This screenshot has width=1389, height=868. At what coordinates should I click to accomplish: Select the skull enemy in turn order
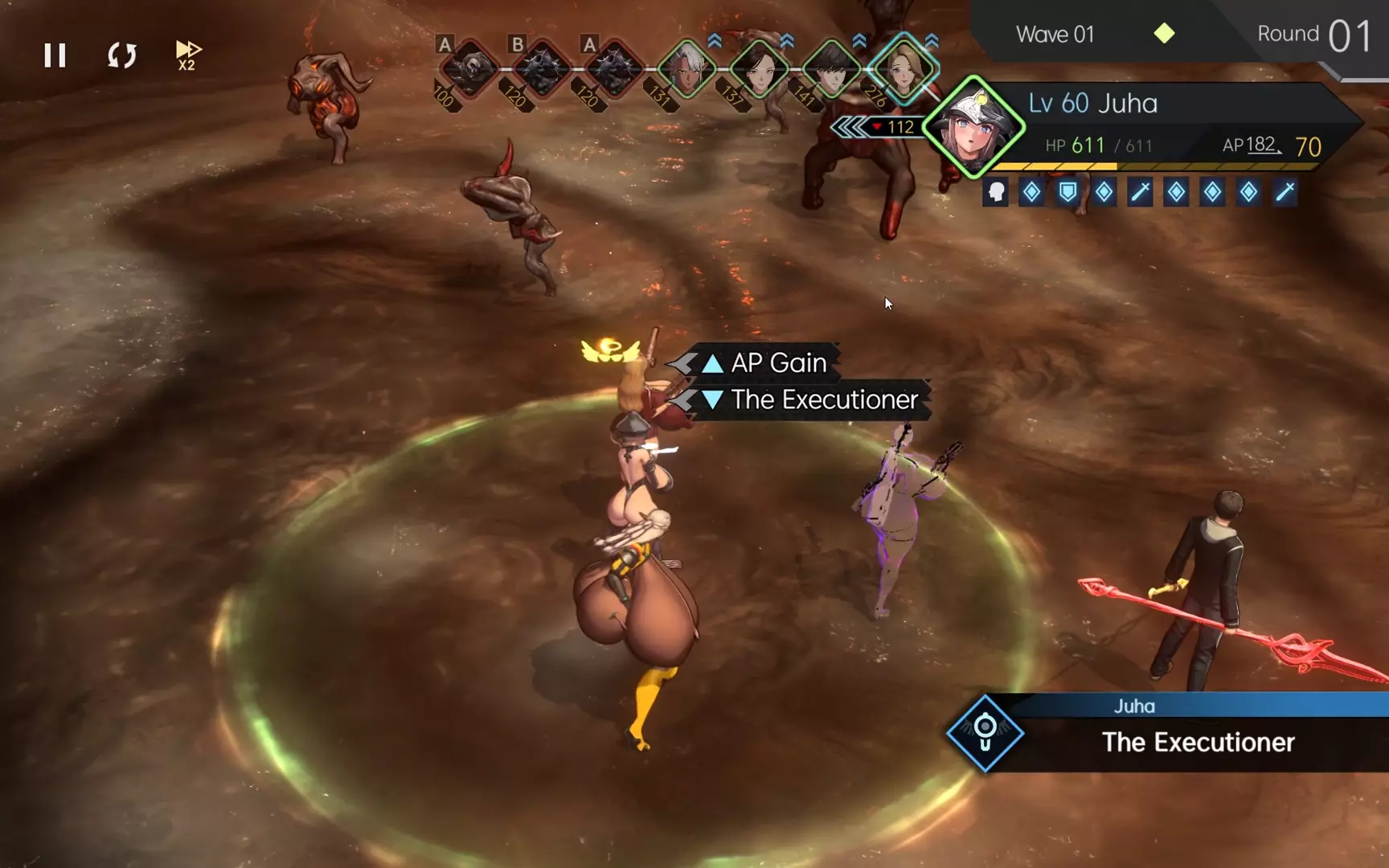click(470, 69)
